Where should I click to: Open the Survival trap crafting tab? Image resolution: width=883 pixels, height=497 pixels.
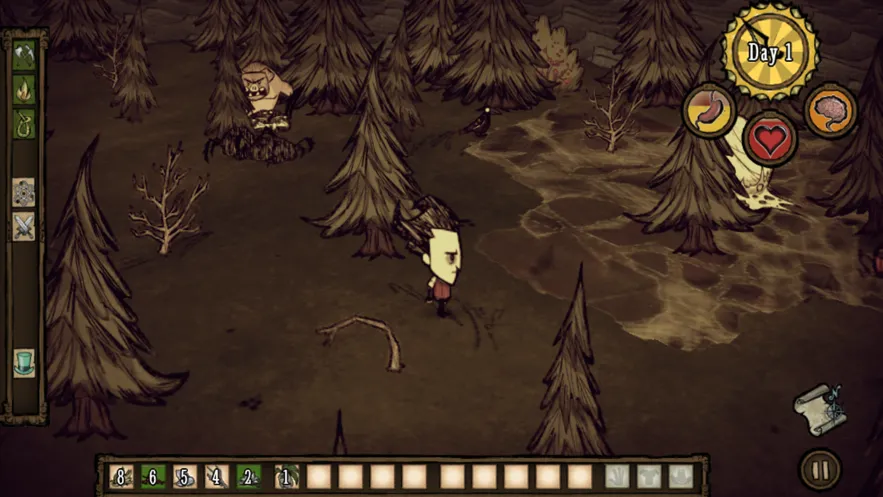click(24, 124)
